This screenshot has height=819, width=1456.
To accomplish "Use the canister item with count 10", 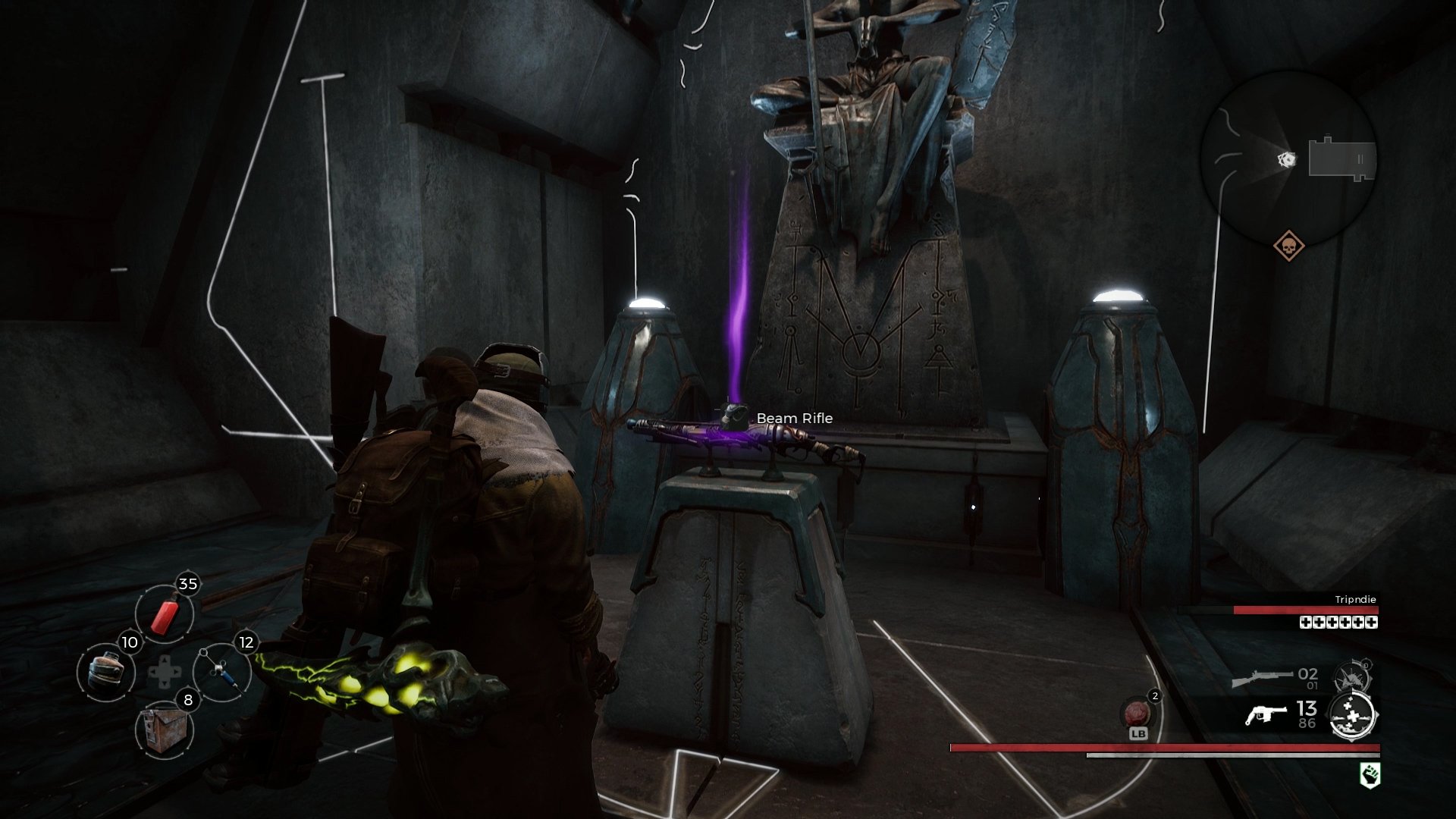I will click(106, 672).
